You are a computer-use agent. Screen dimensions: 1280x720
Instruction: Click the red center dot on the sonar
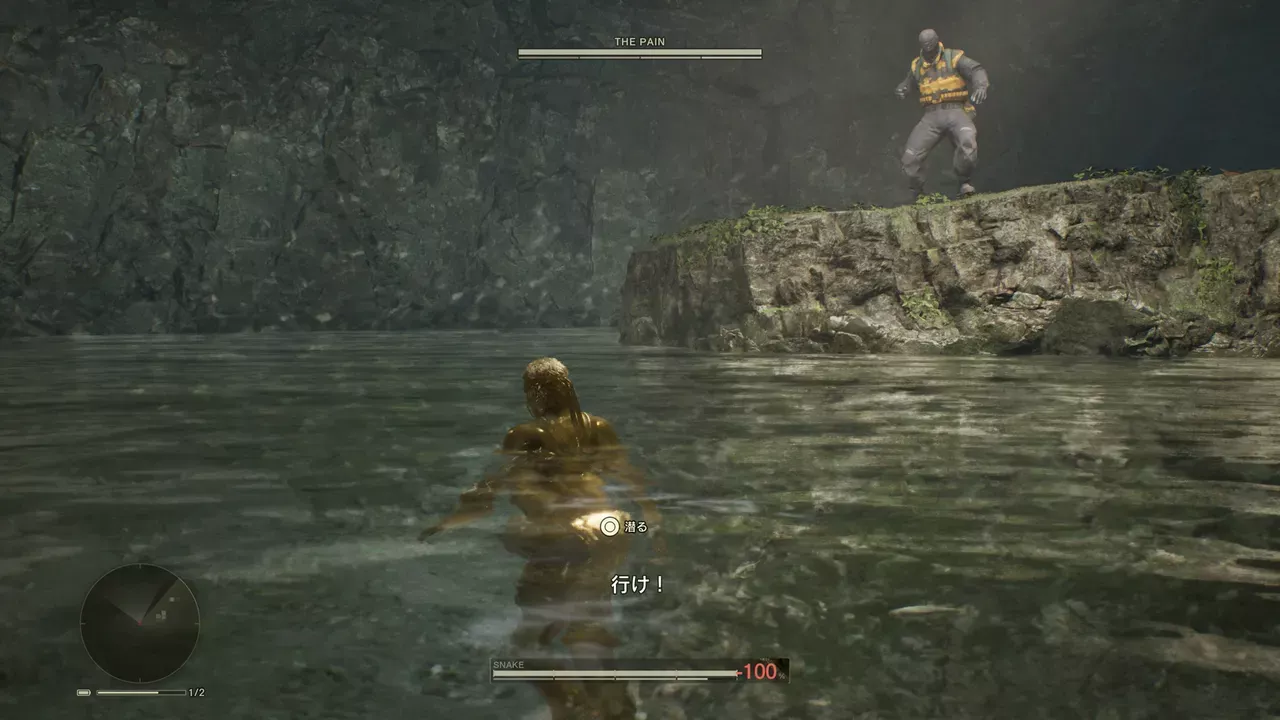click(140, 623)
